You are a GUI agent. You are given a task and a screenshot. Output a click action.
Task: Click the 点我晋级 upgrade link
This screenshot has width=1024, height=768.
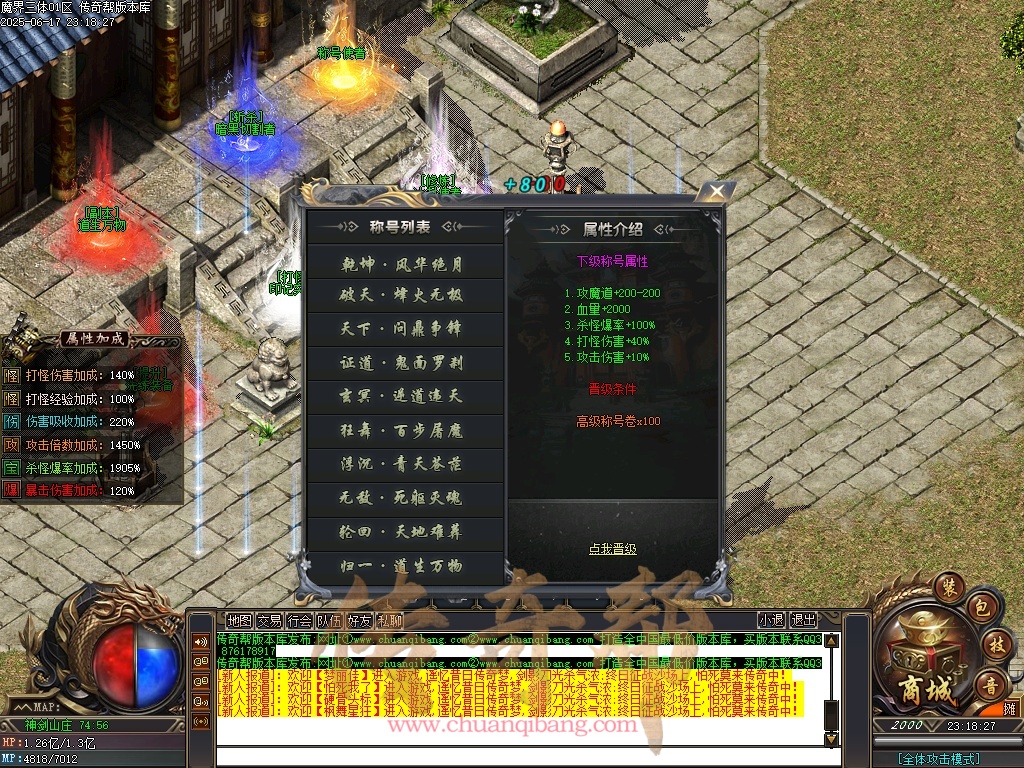pos(612,549)
